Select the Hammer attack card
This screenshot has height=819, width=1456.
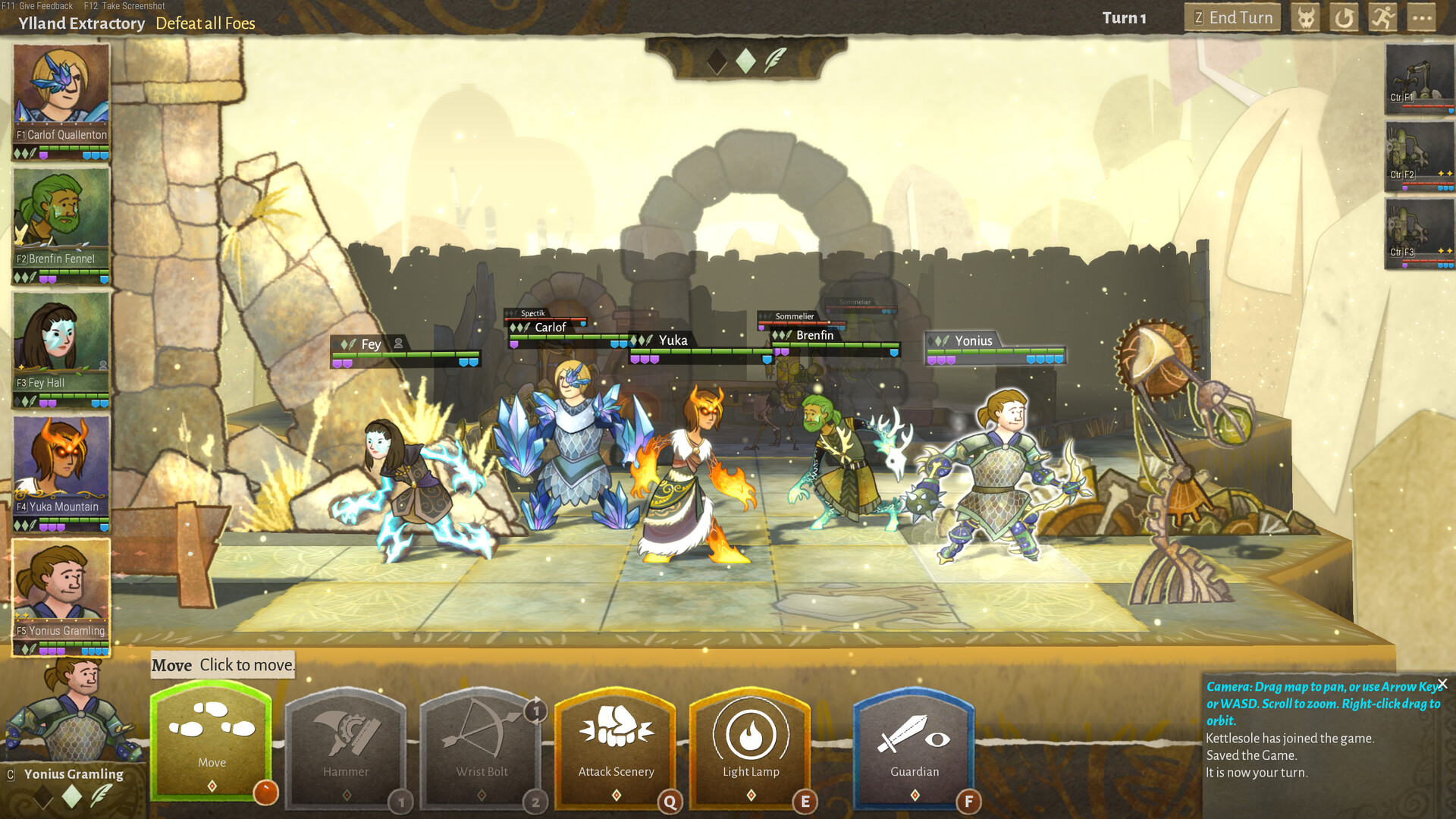point(347,747)
